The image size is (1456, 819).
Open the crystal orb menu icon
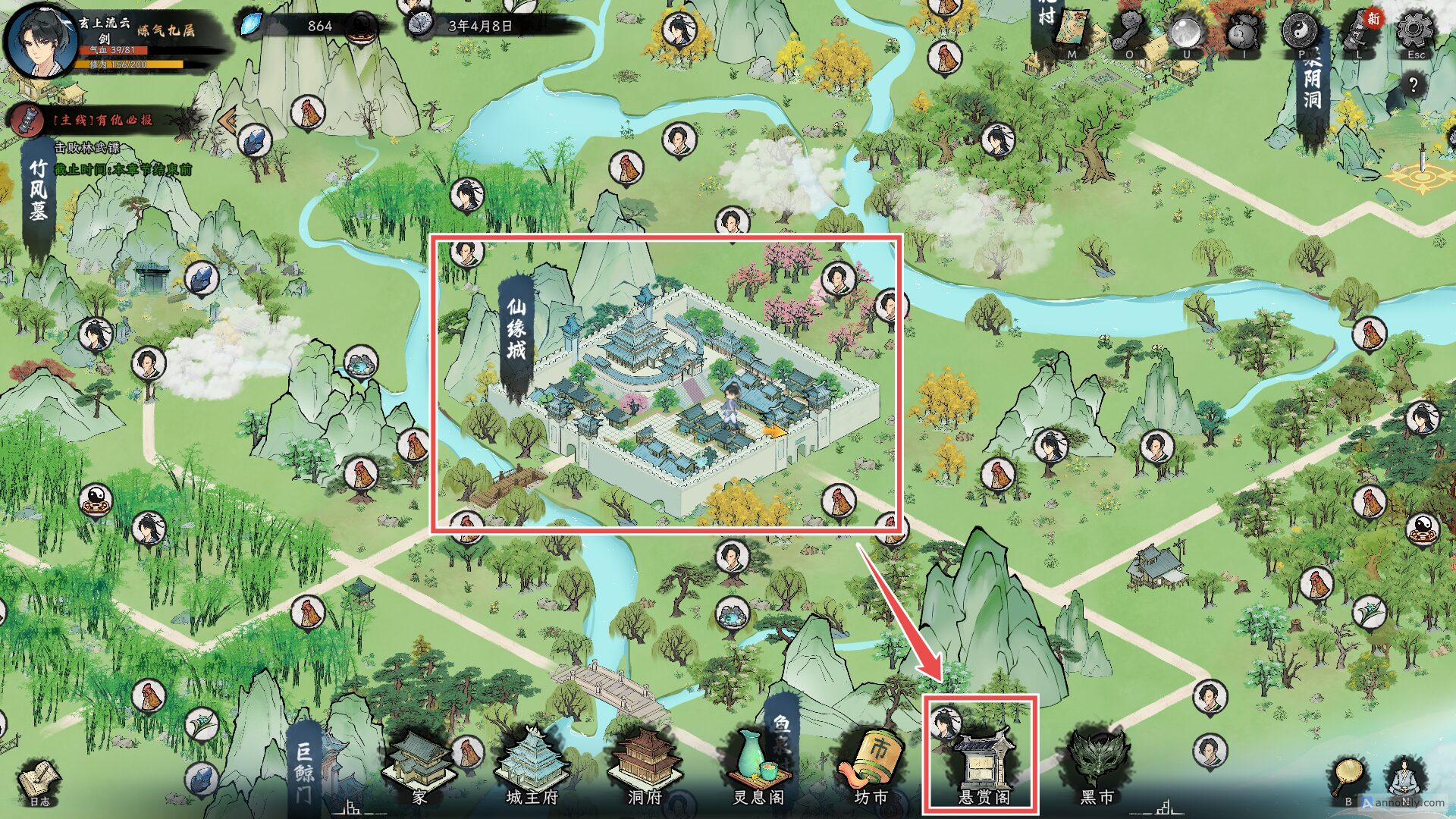tap(1187, 32)
